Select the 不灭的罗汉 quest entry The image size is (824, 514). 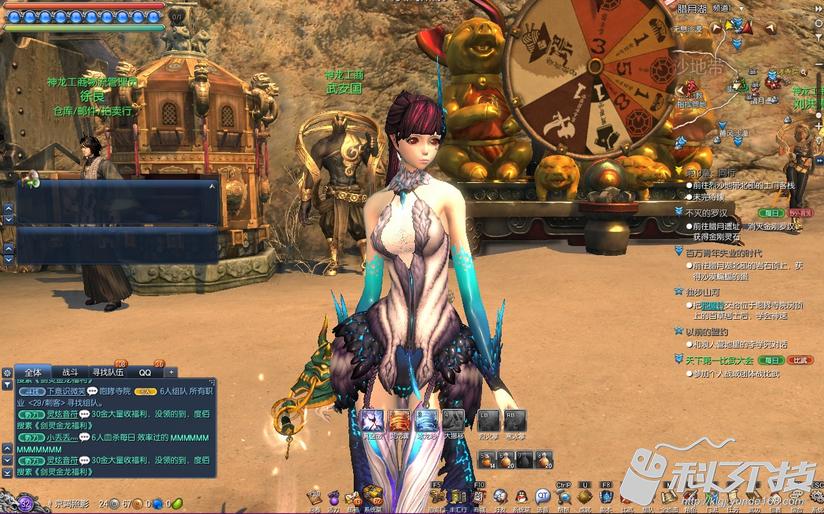[710, 213]
